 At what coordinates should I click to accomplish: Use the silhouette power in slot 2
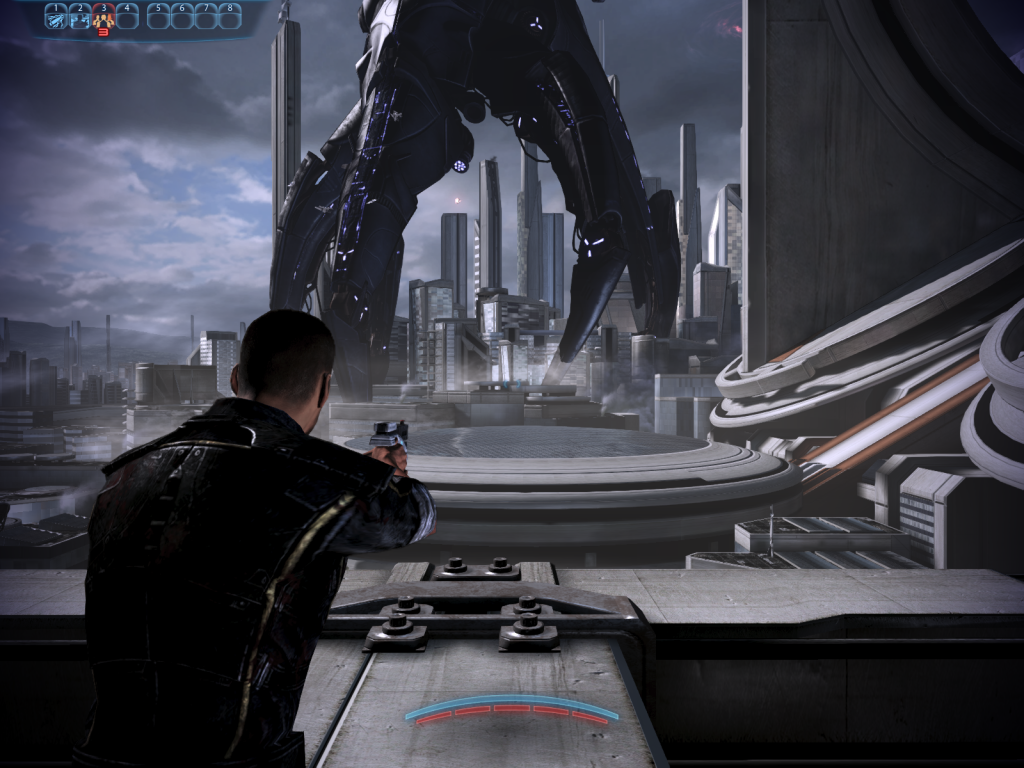pos(80,17)
